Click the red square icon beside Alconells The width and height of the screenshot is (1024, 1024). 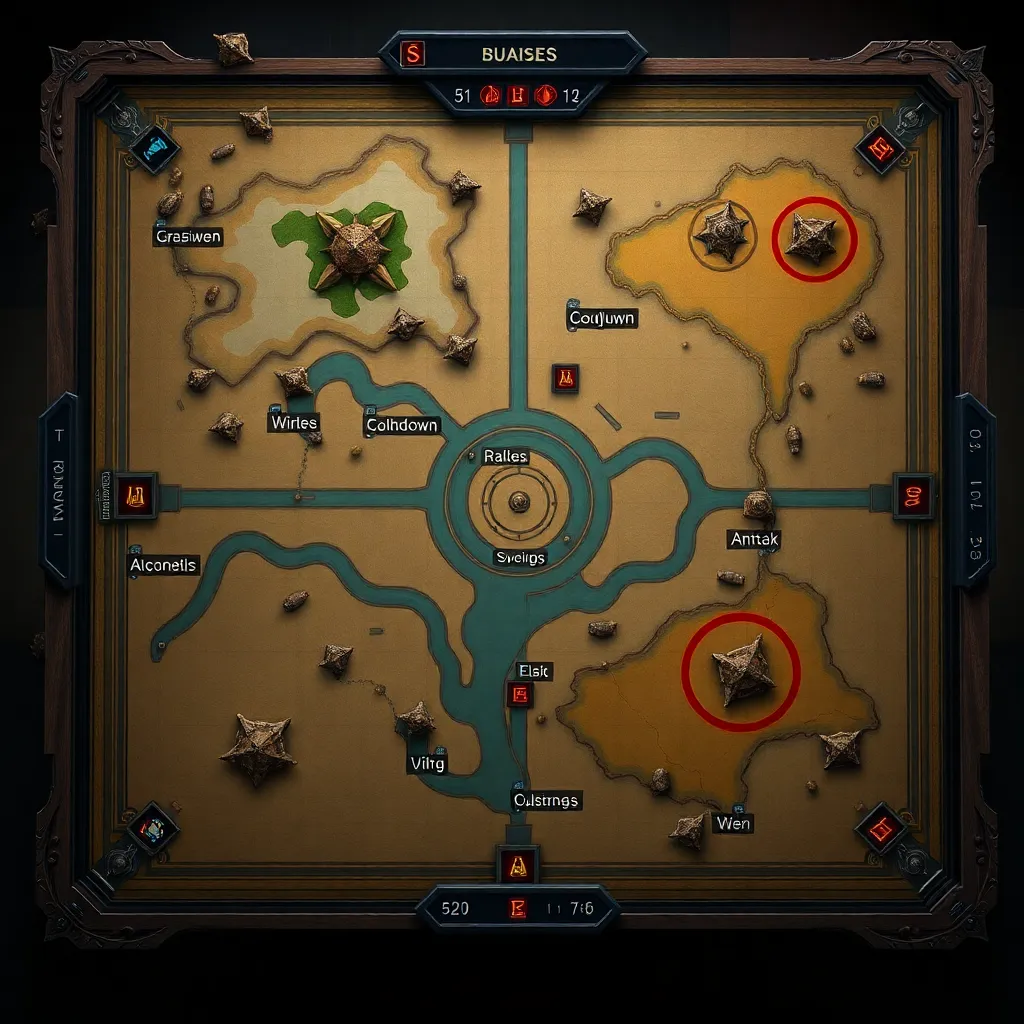(x=133, y=494)
